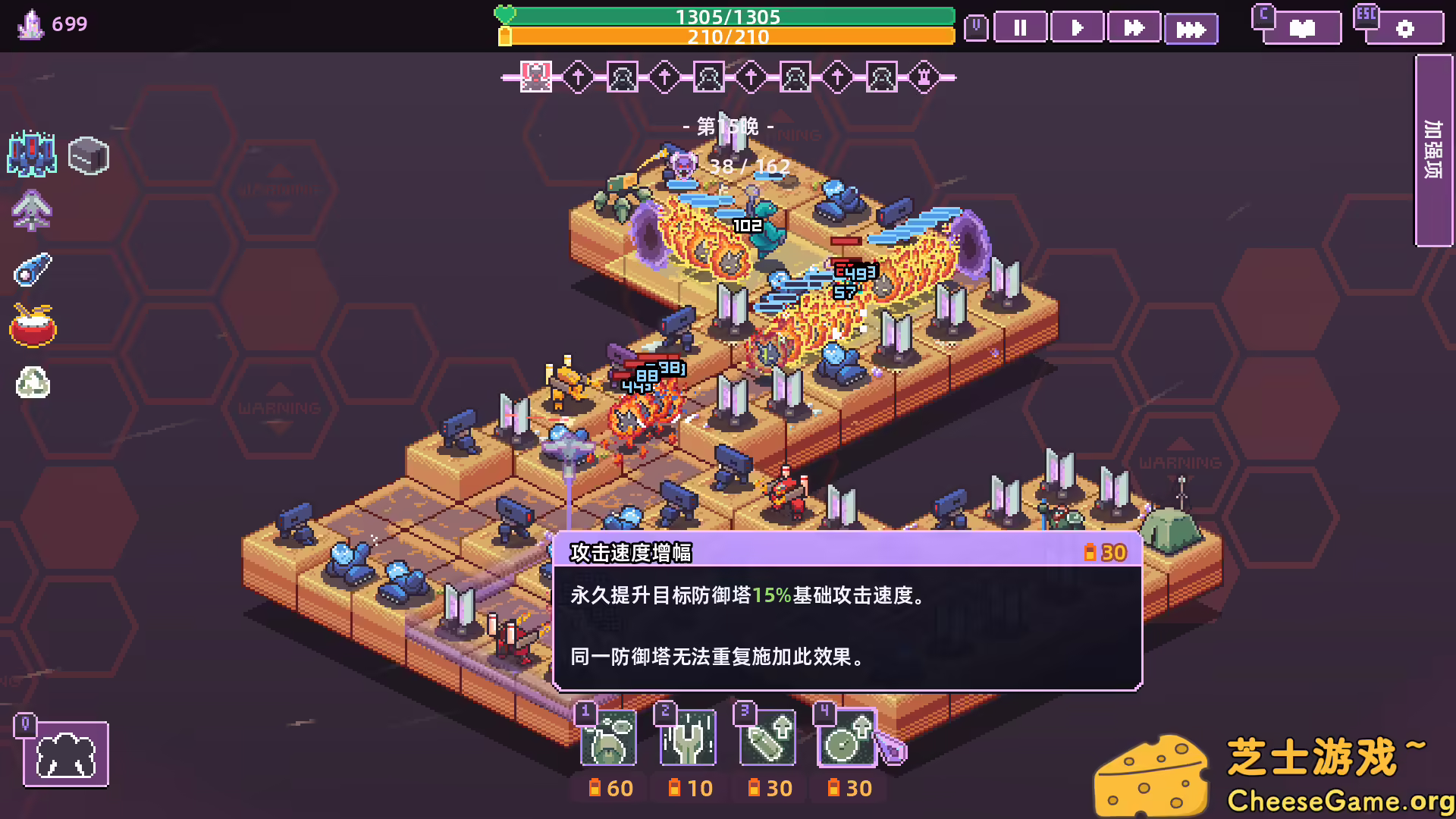
Task: Select the red war drum item icon
Action: (32, 326)
